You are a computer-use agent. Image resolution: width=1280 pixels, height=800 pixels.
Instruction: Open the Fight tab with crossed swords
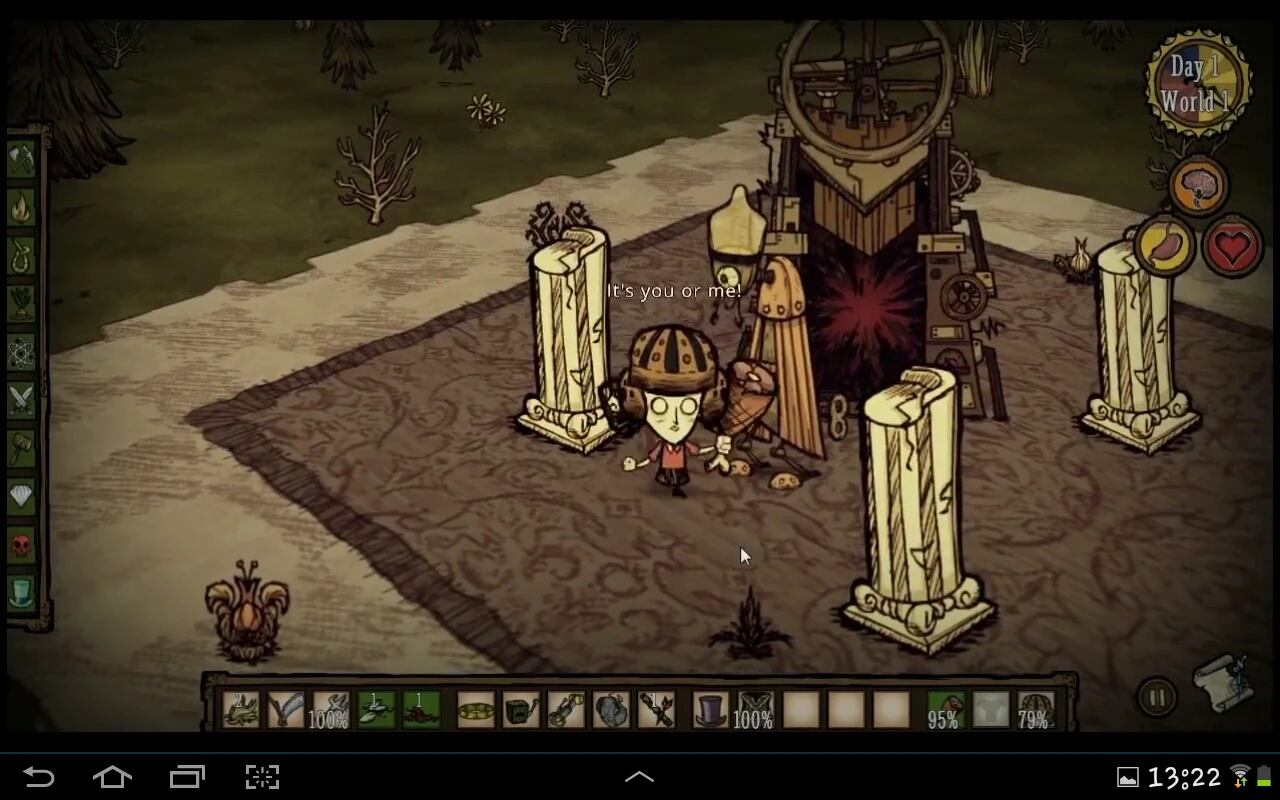[22, 398]
